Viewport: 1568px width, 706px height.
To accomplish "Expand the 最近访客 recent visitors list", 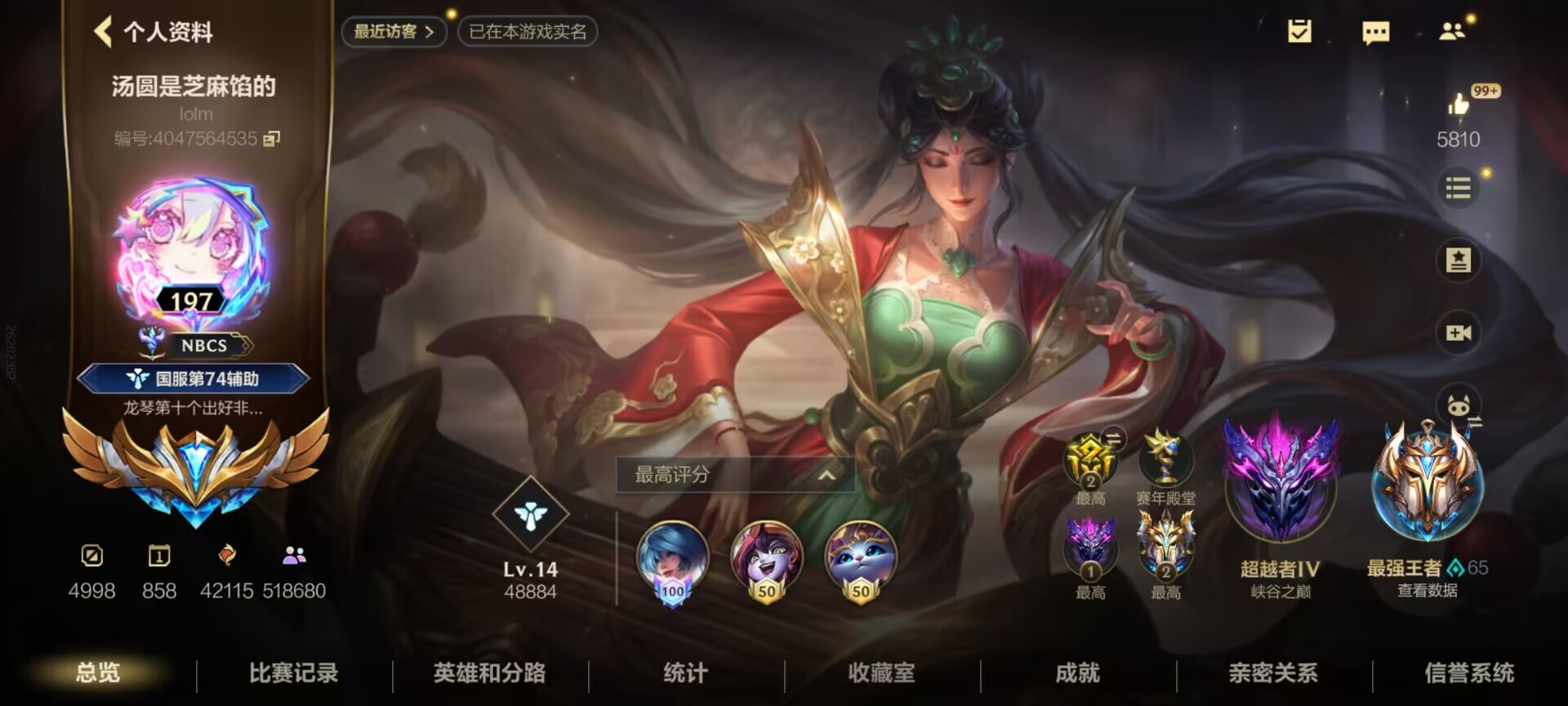I will pos(394,31).
